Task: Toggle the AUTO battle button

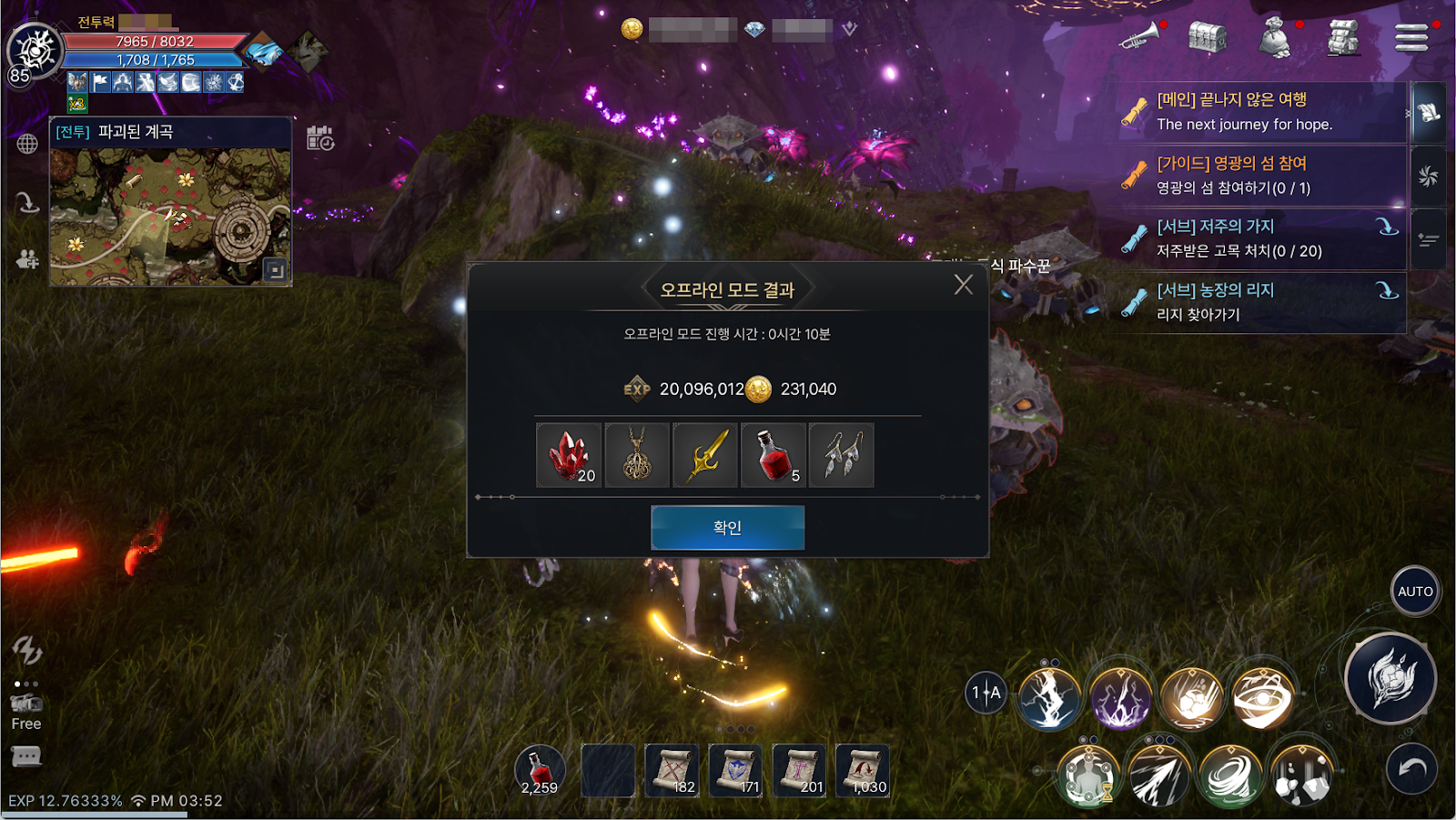Action: click(x=1415, y=592)
